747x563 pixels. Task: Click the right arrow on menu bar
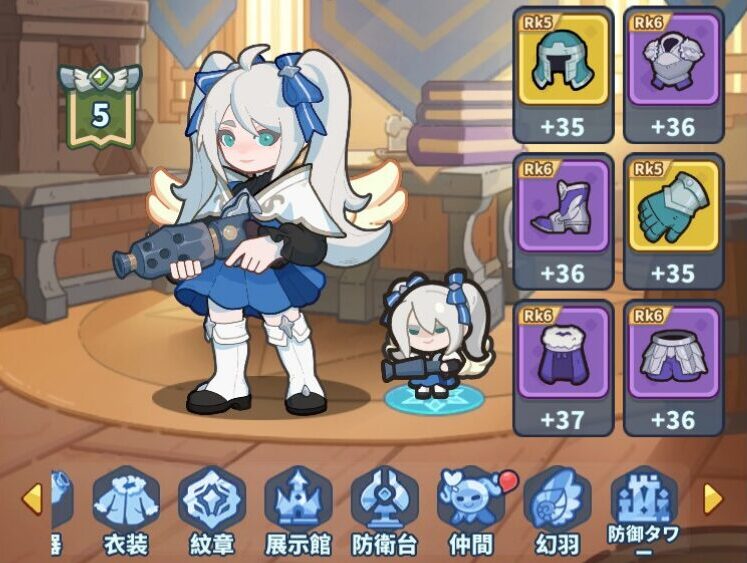[713, 497]
